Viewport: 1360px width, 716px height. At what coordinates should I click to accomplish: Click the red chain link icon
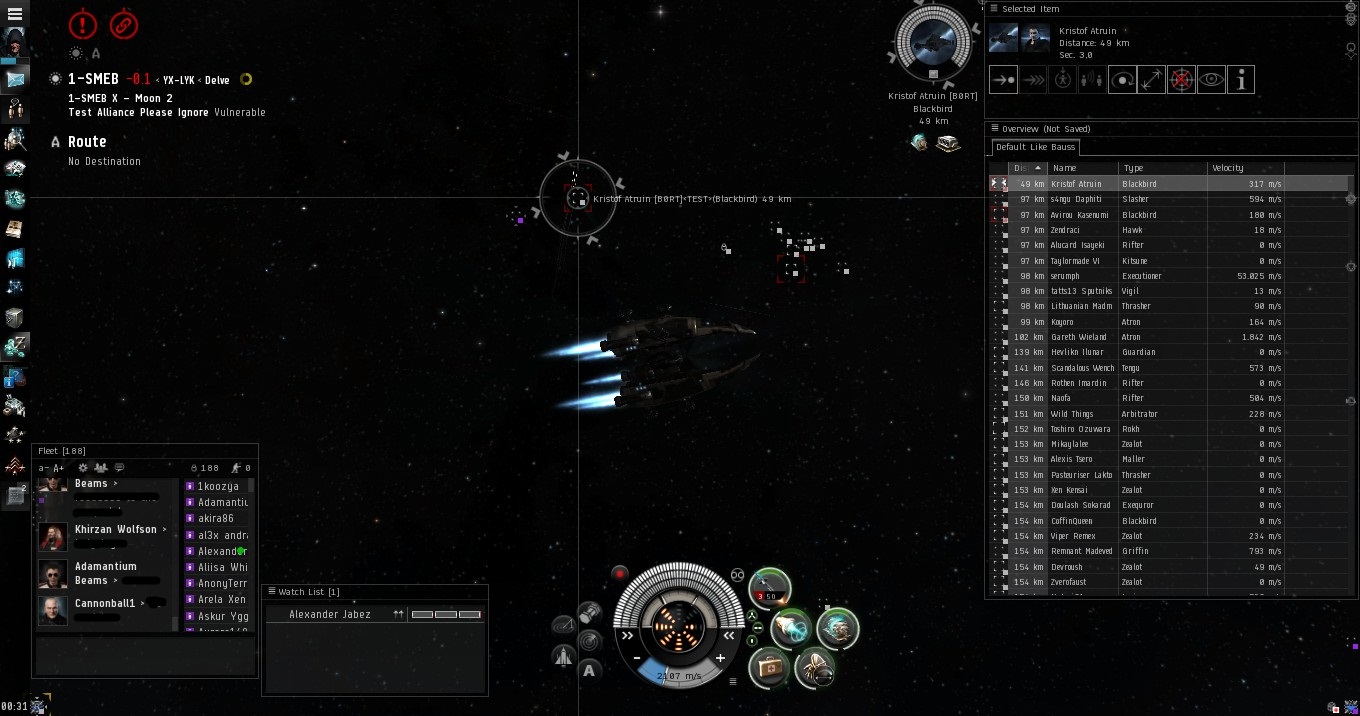click(123, 25)
